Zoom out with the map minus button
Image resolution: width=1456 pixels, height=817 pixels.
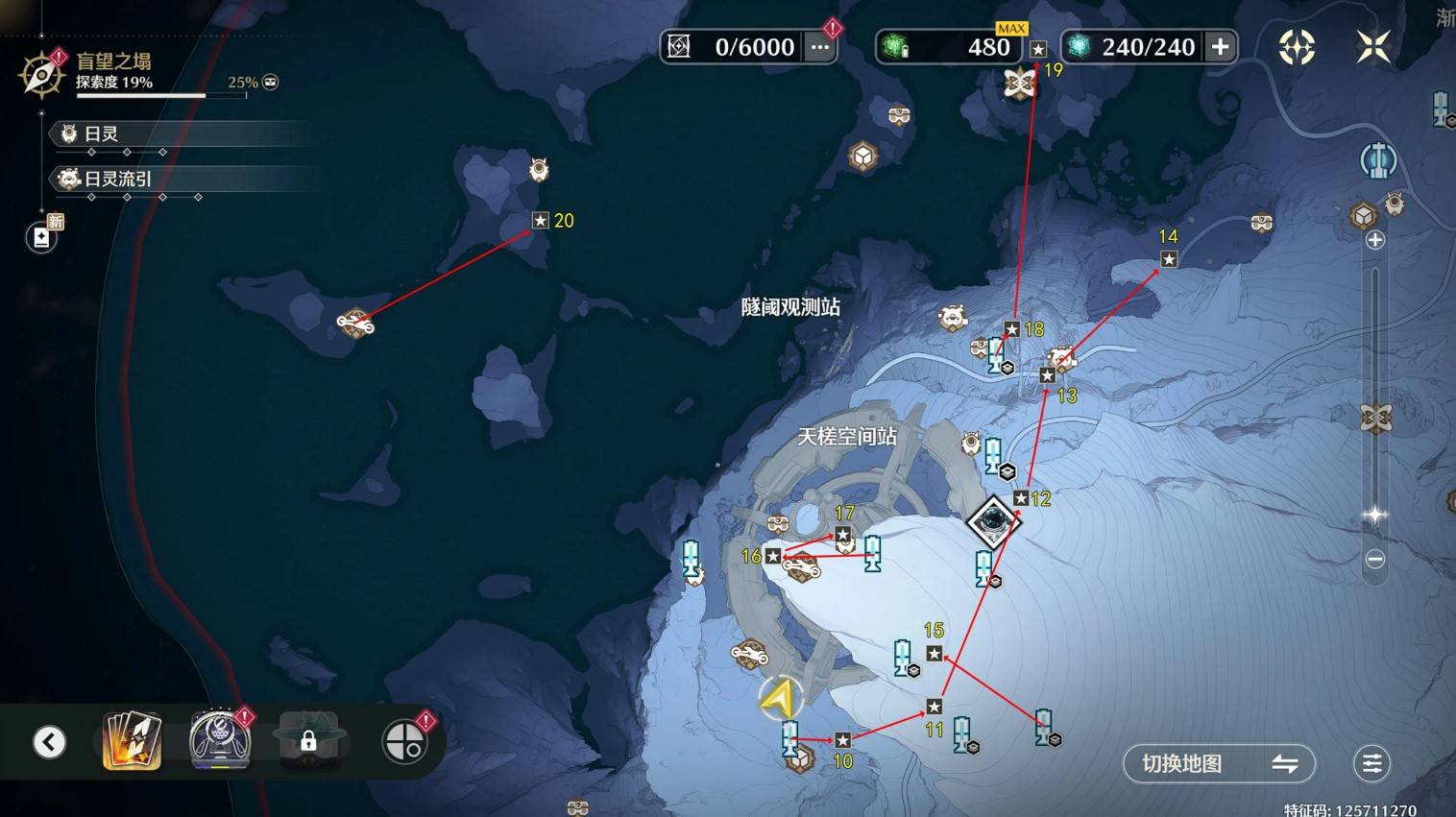(1375, 559)
